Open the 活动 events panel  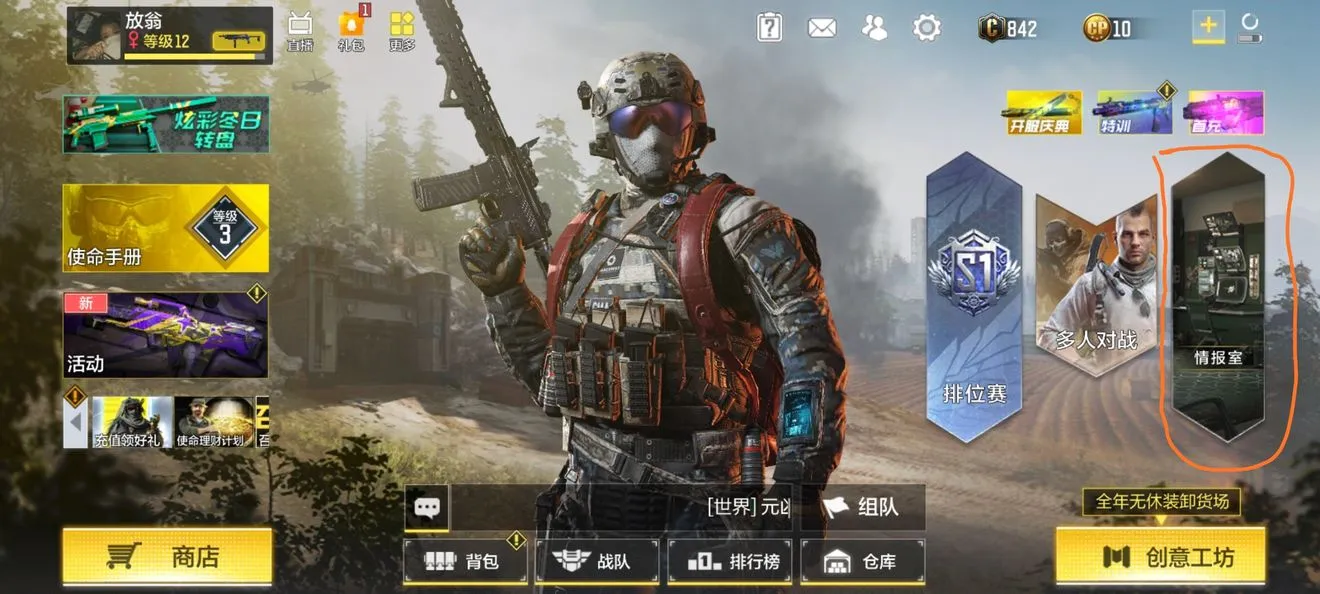point(166,335)
